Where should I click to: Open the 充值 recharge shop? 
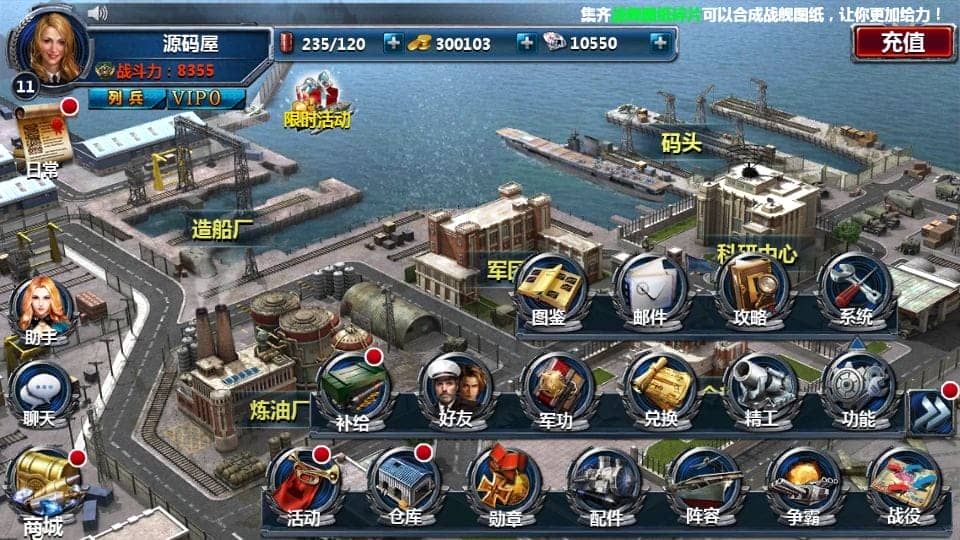tap(903, 42)
